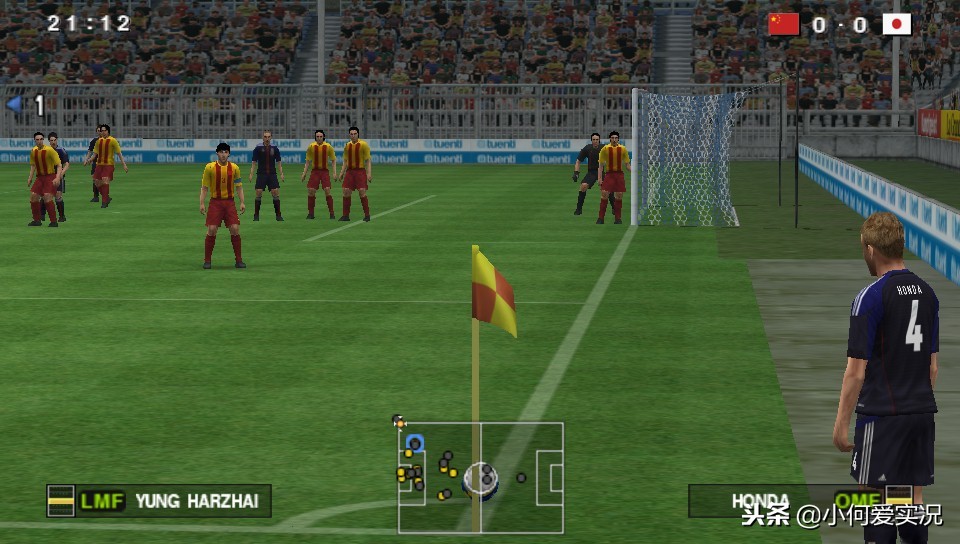Select the LMF Yung Harzhai player panel
This screenshot has width=960, height=544.
[x=159, y=500]
